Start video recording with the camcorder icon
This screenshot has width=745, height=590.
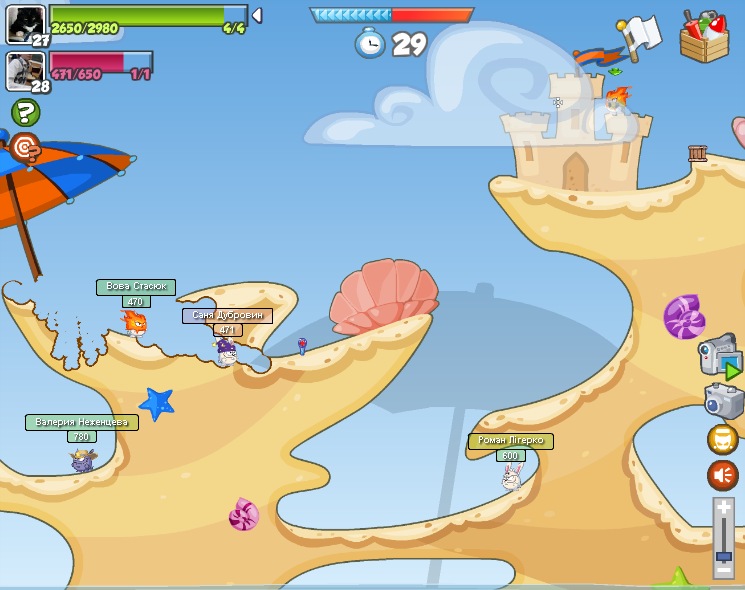[720, 355]
